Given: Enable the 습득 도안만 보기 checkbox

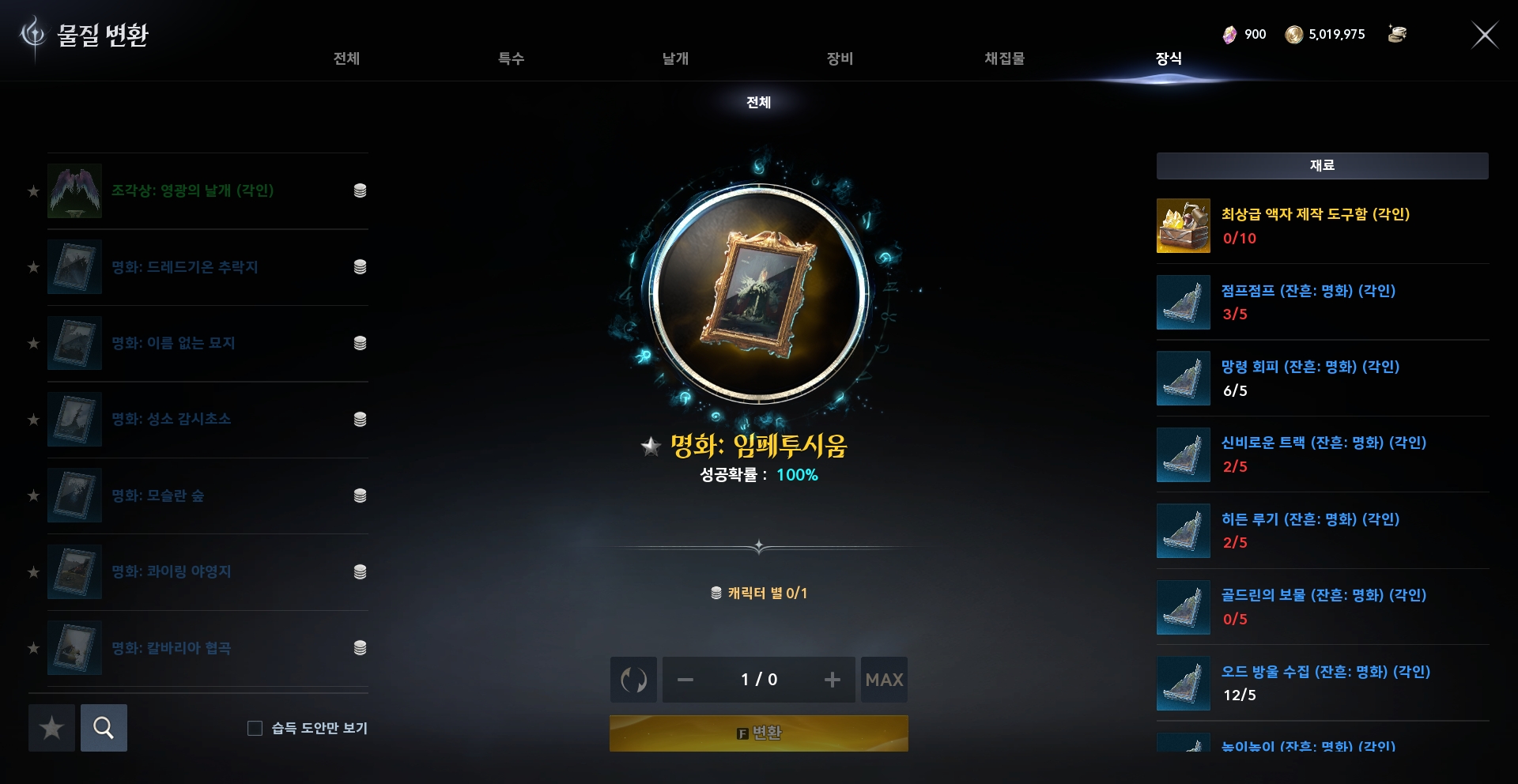Looking at the screenshot, I should (254, 729).
